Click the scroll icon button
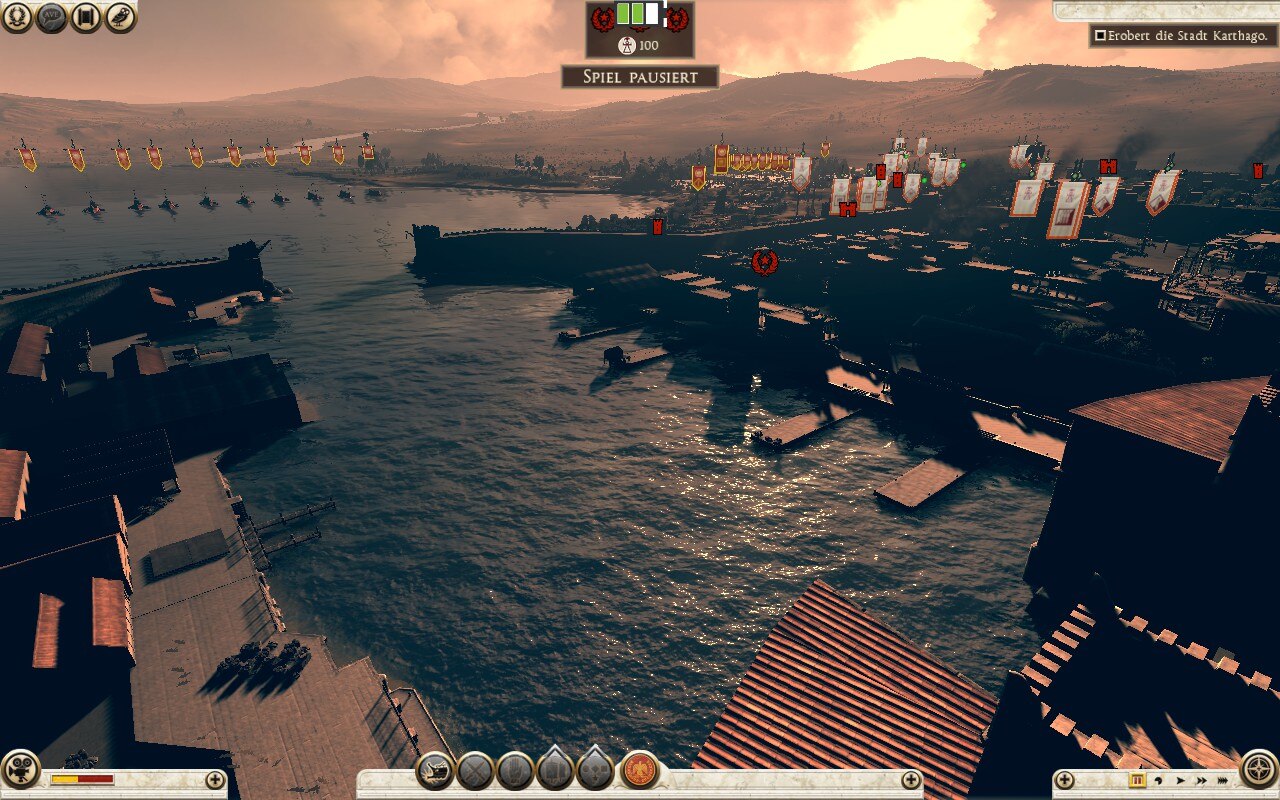The height and width of the screenshot is (800, 1280). [86, 16]
